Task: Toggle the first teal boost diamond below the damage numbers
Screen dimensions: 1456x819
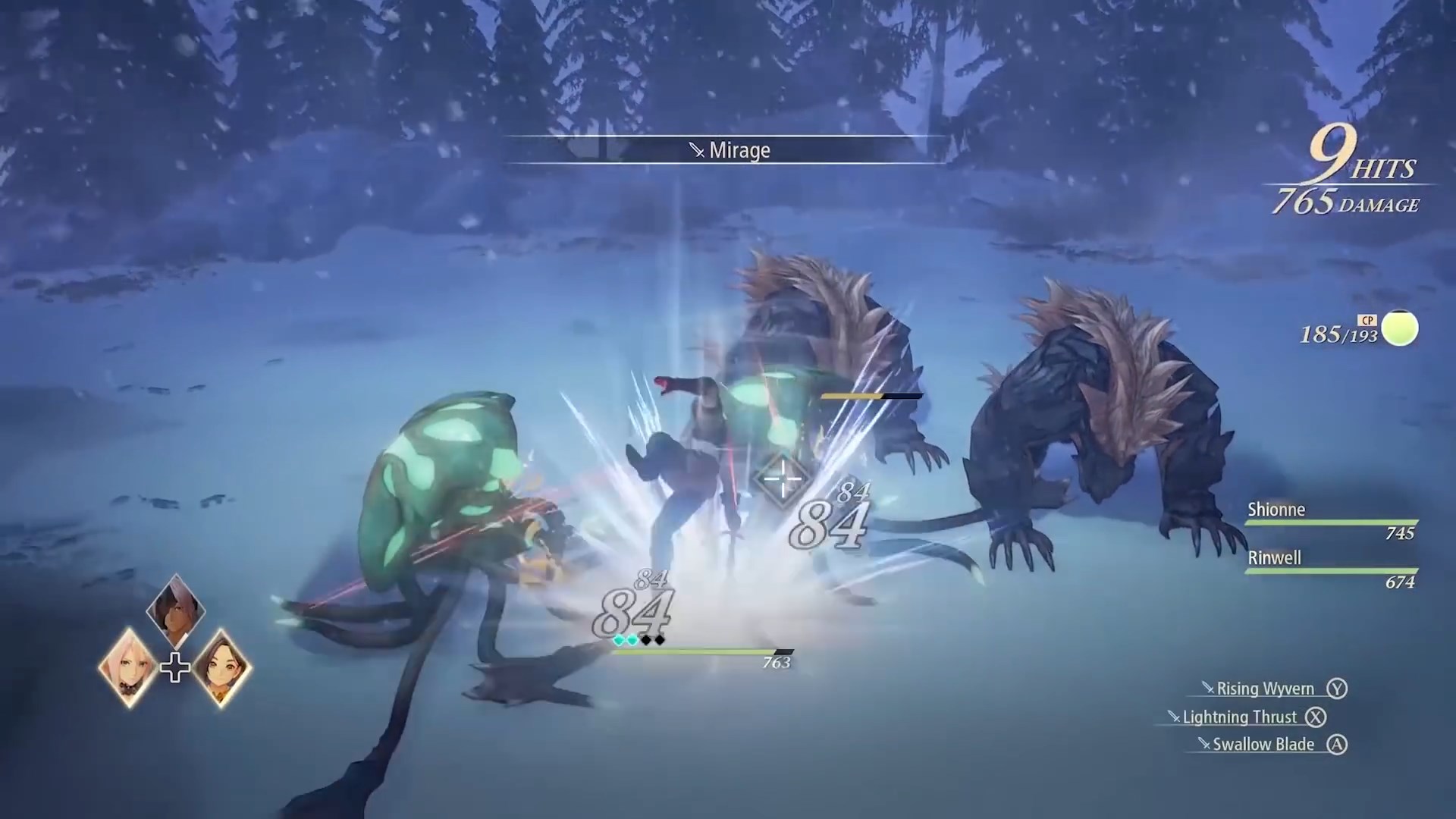Action: (x=617, y=640)
